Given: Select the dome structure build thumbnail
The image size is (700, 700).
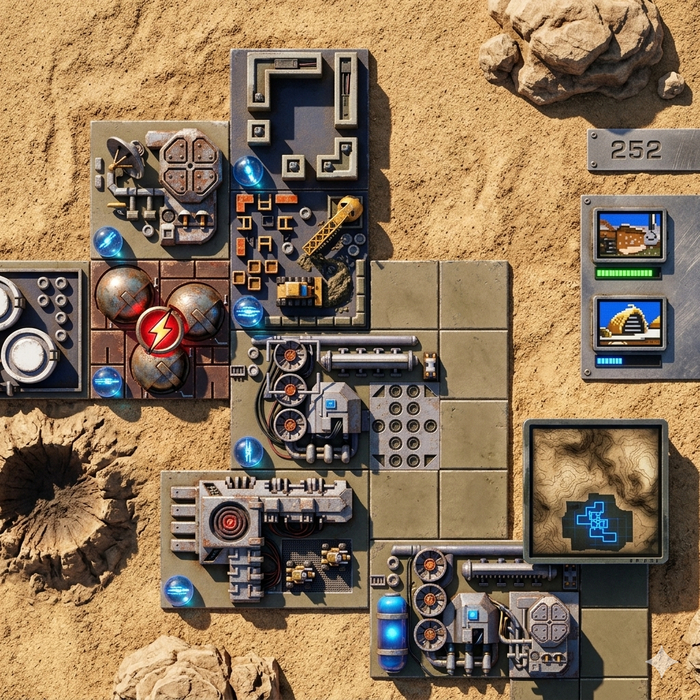Looking at the screenshot, I should pyautogui.click(x=629, y=322).
